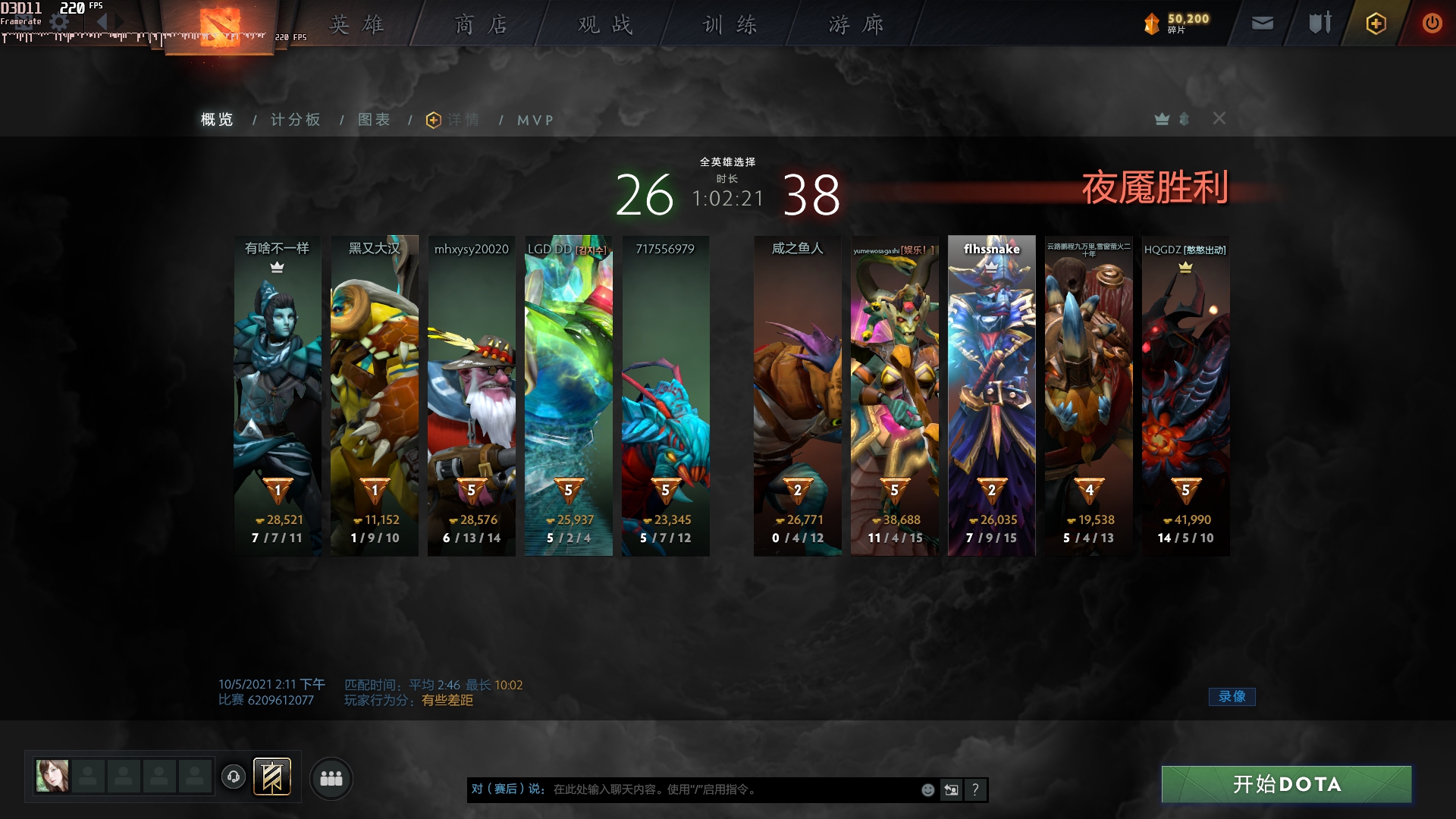Start a match with 开始DOTA
1456x819 pixels.
point(1286,784)
